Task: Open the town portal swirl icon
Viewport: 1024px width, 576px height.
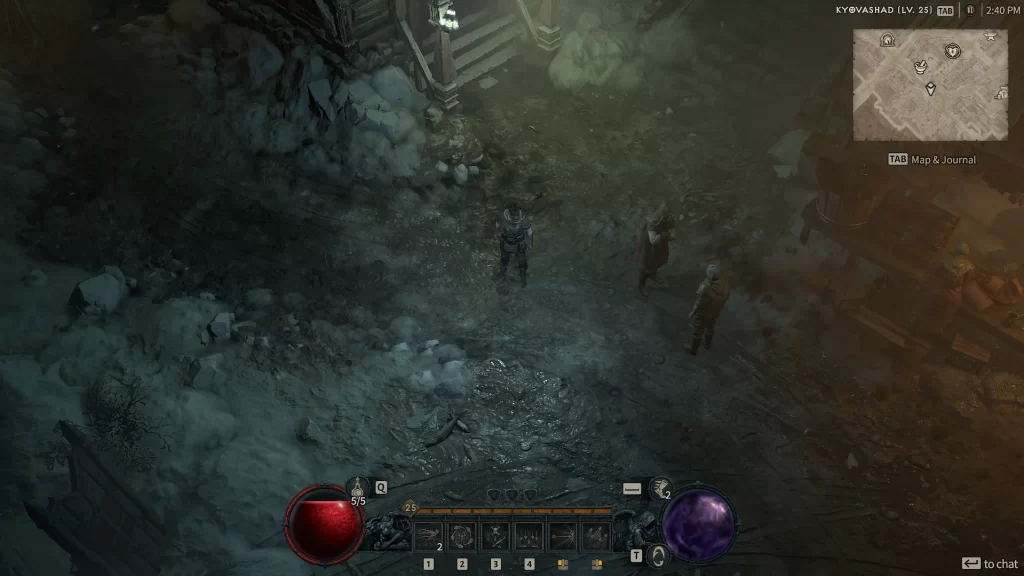Action: coord(656,555)
